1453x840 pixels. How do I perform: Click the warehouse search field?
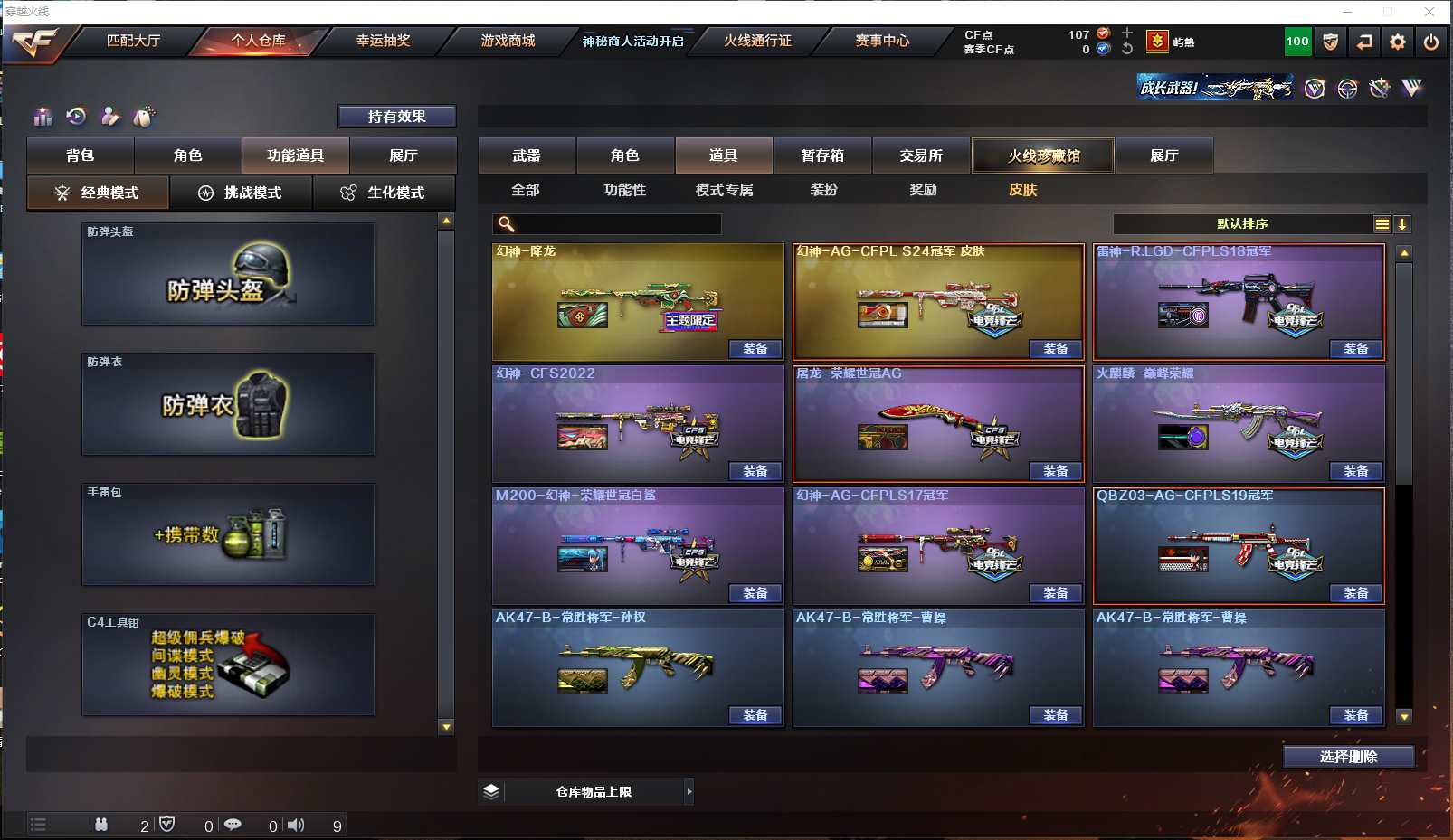click(x=615, y=224)
